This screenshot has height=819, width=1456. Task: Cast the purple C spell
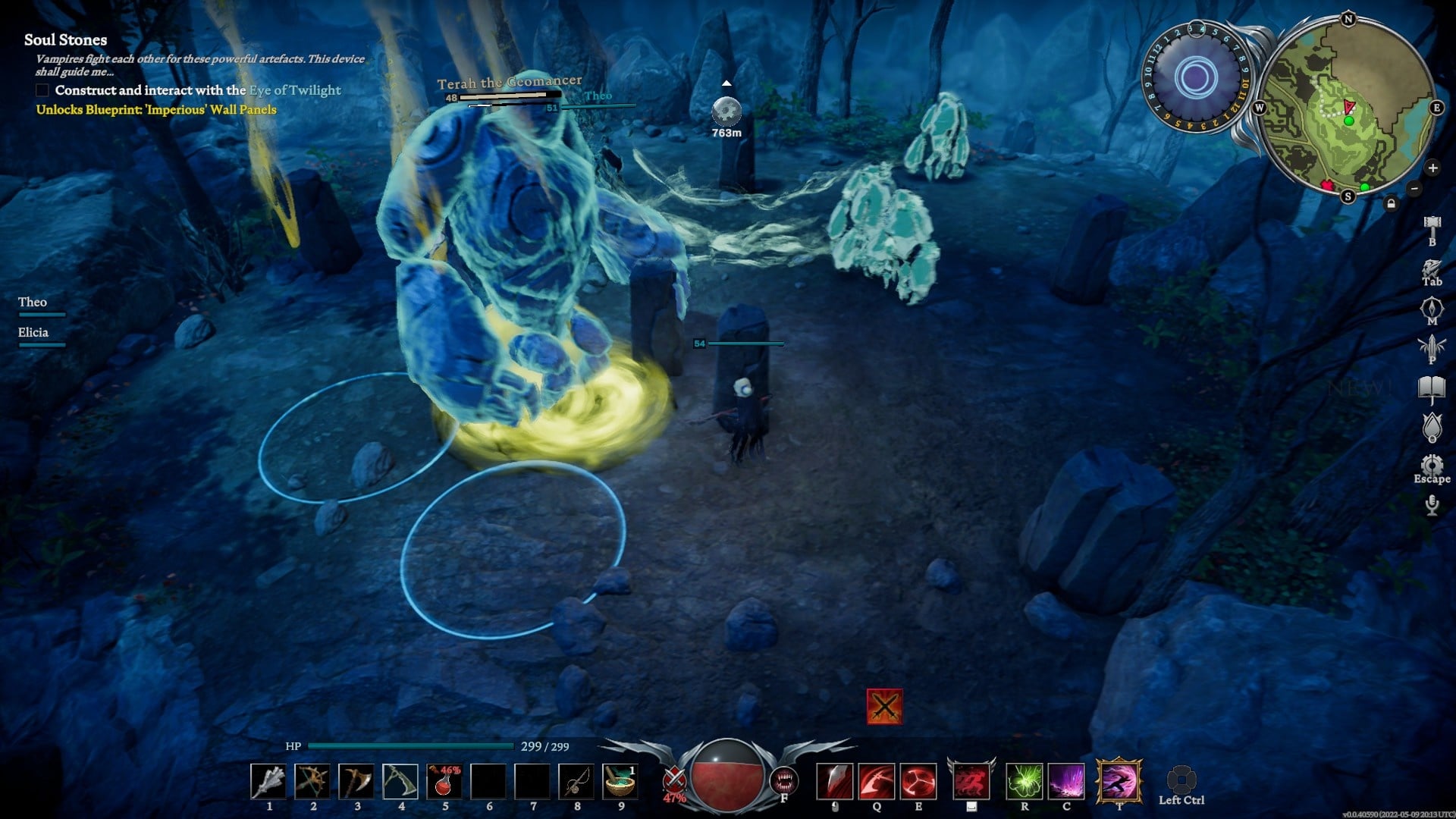point(1066,781)
